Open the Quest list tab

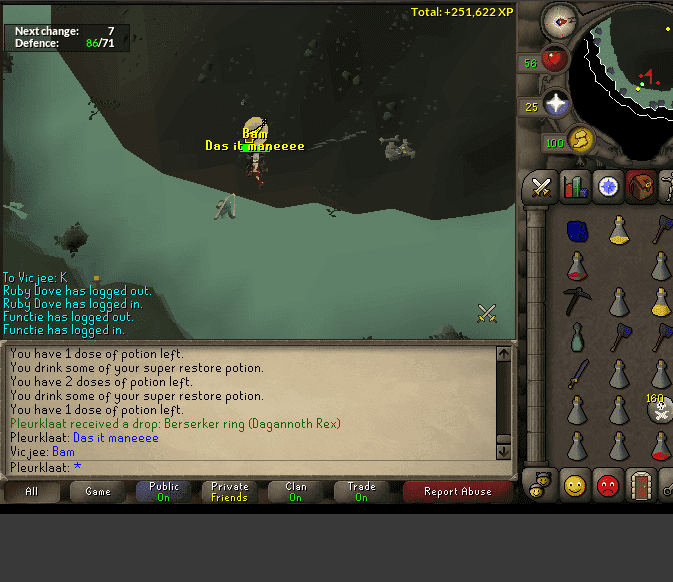608,187
